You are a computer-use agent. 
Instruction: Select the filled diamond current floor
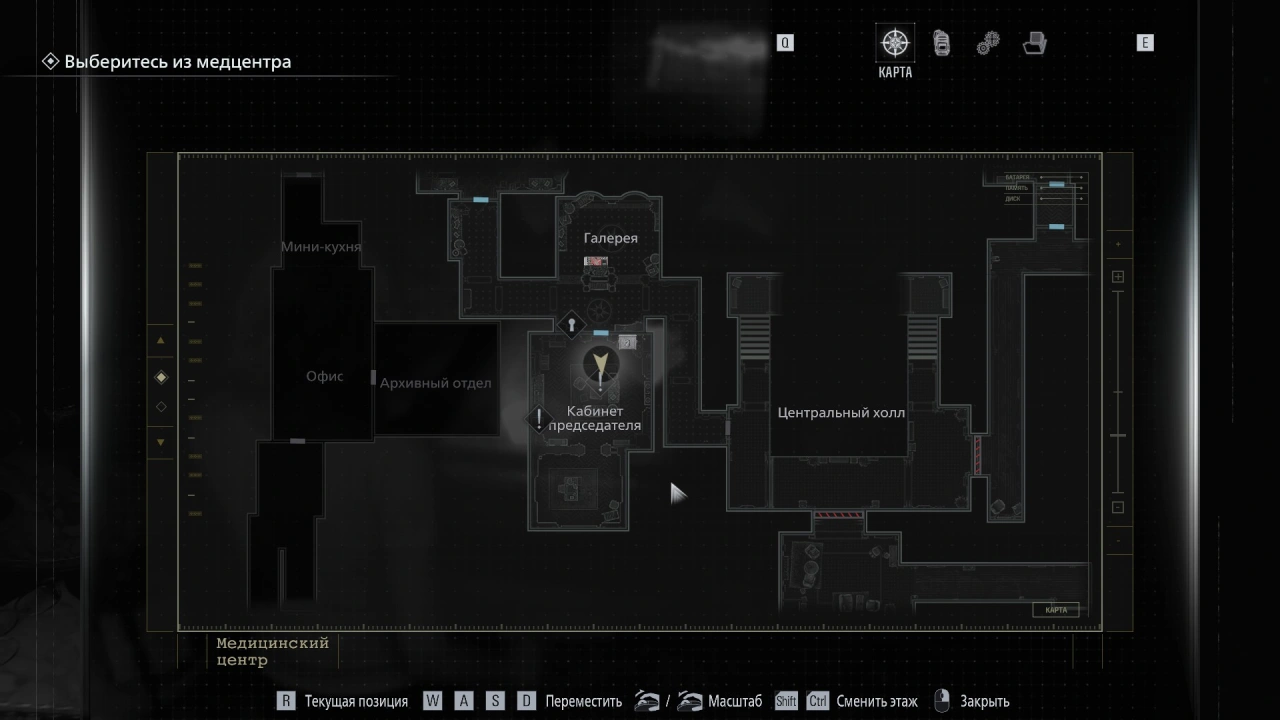[x=161, y=377]
